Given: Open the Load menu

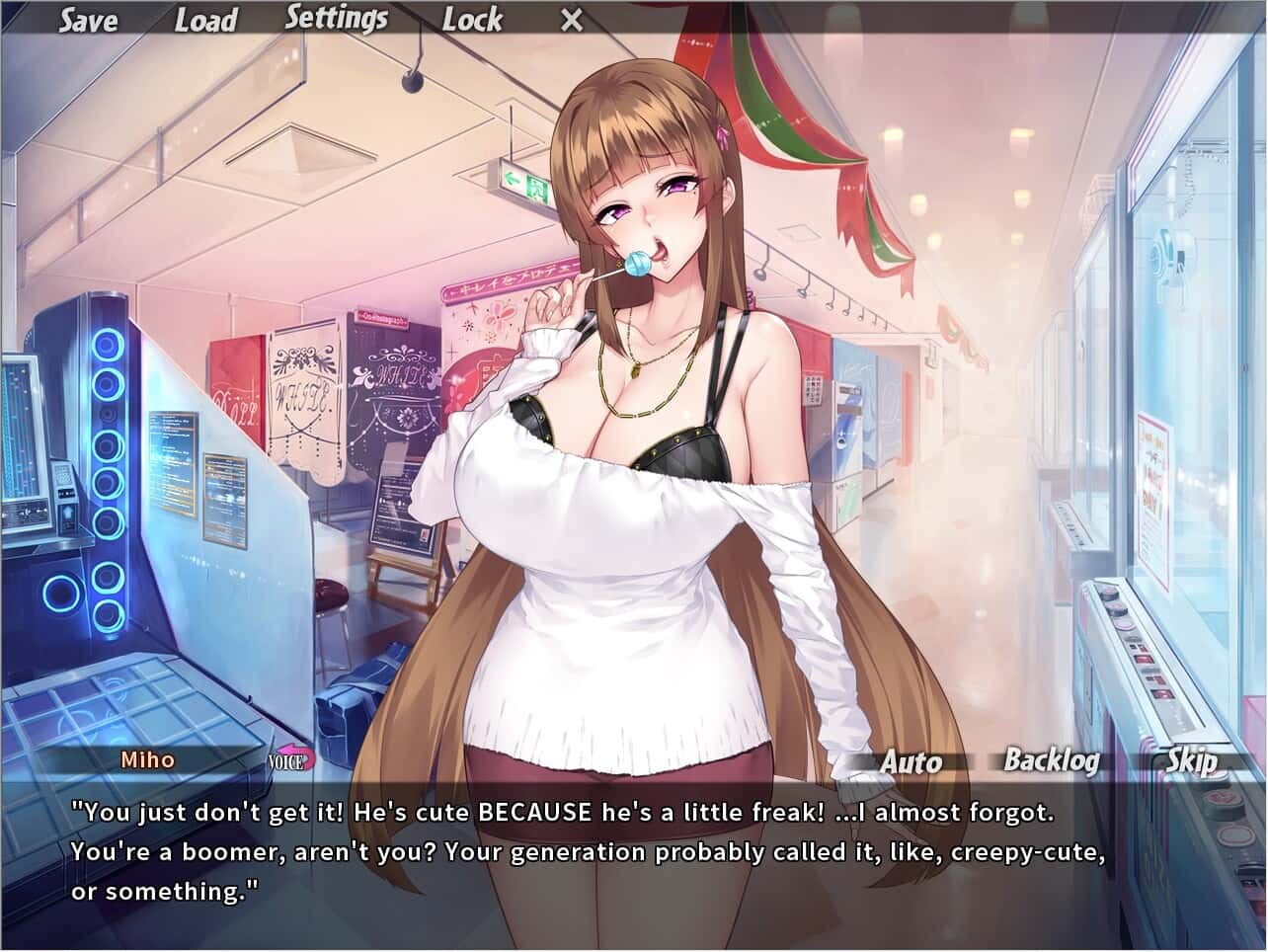Looking at the screenshot, I should coord(205,21).
